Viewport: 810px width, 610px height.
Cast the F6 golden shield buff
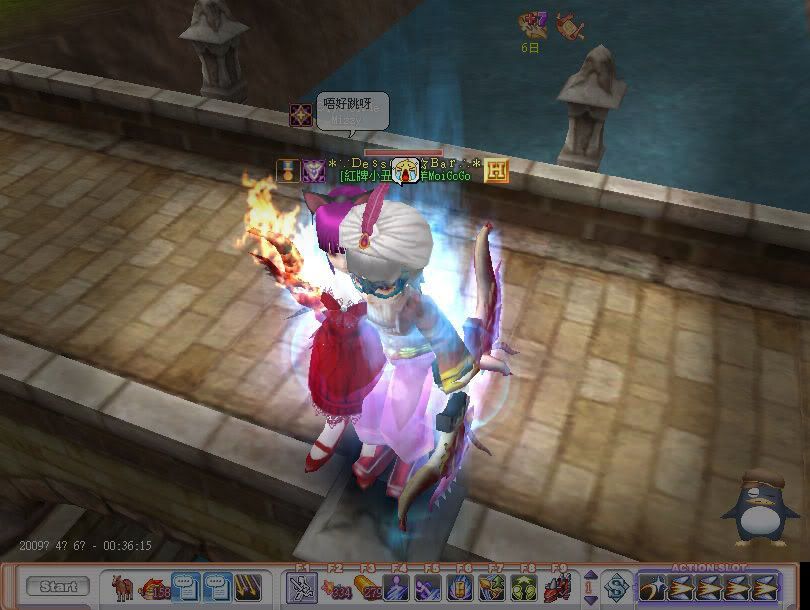point(462,588)
